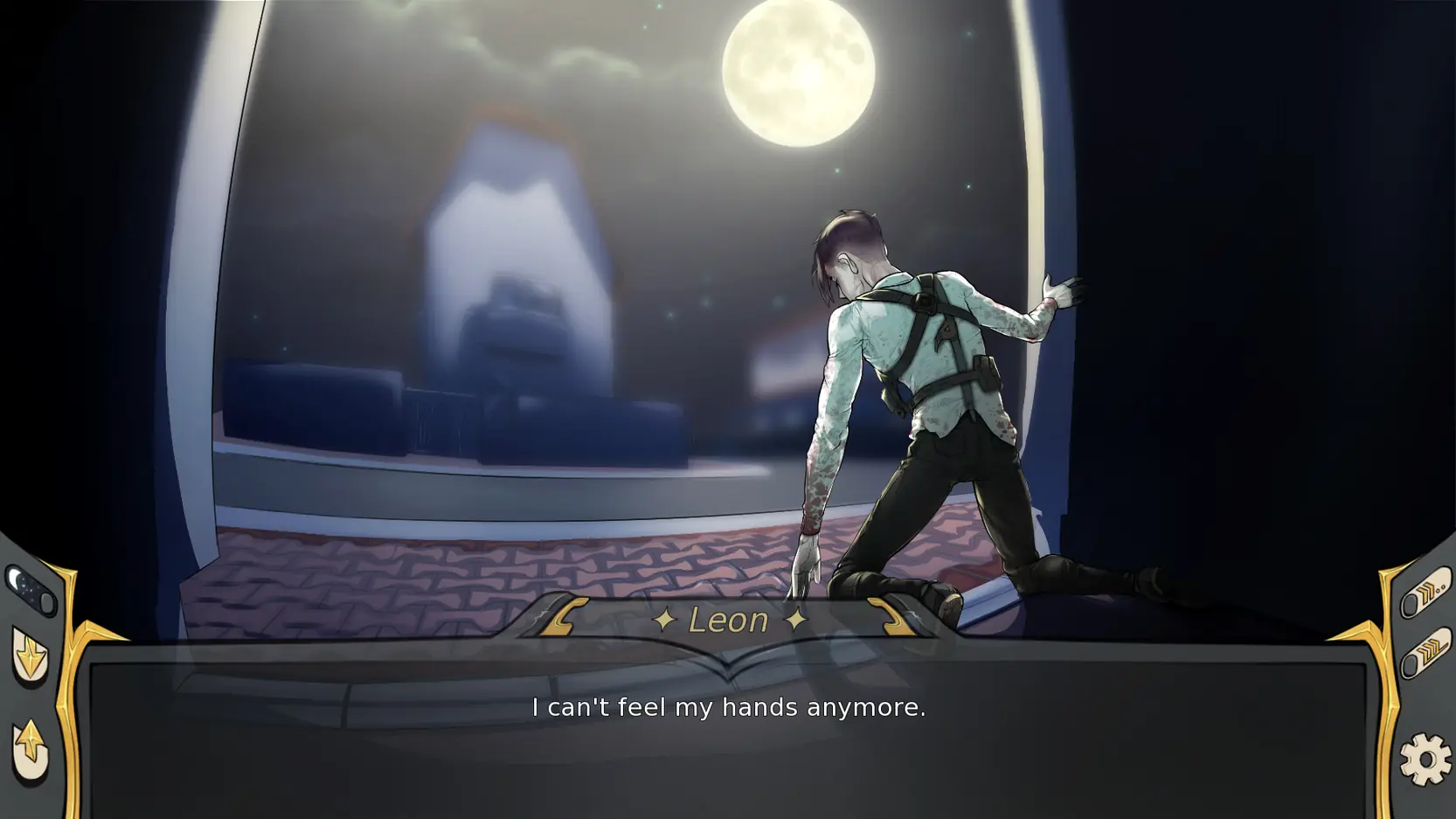Toggle the moon and stars switch
The width and height of the screenshot is (1456, 819).
point(31,590)
